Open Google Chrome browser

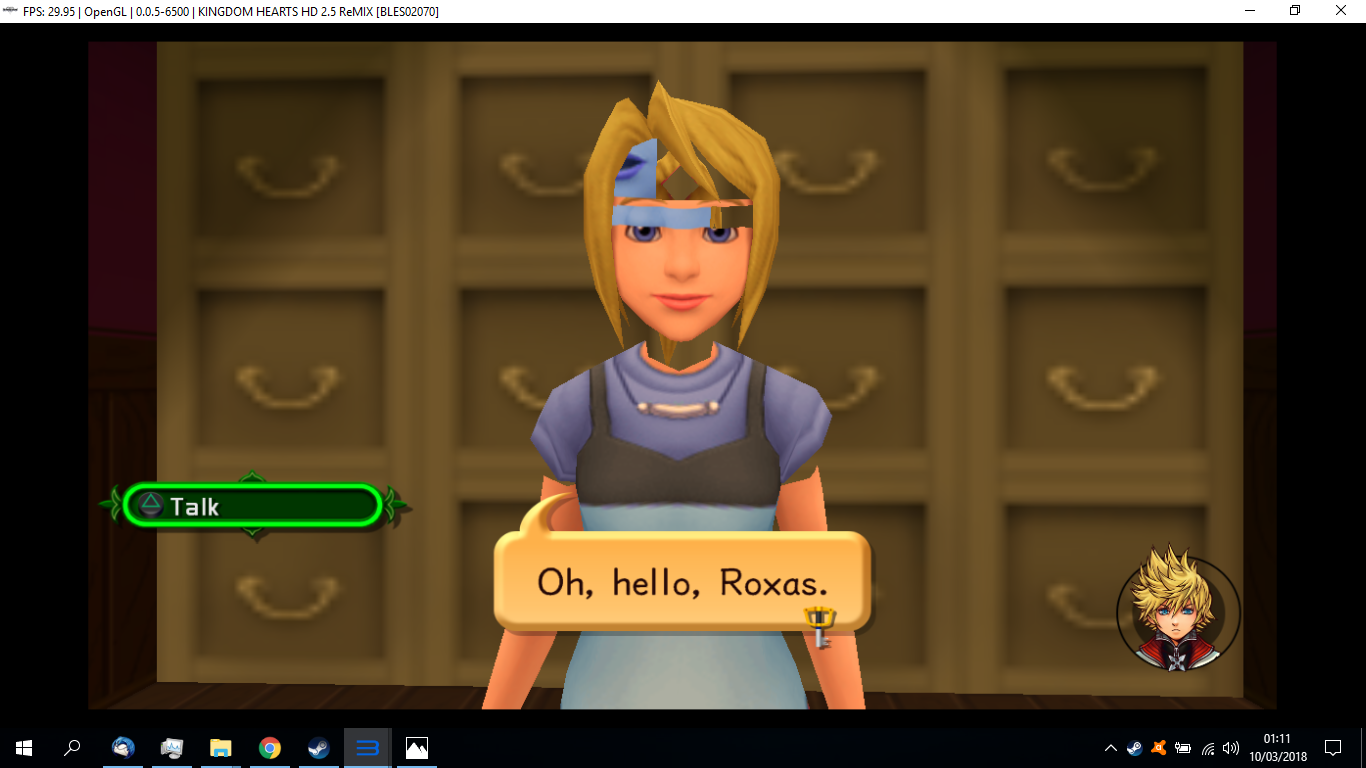click(x=268, y=748)
